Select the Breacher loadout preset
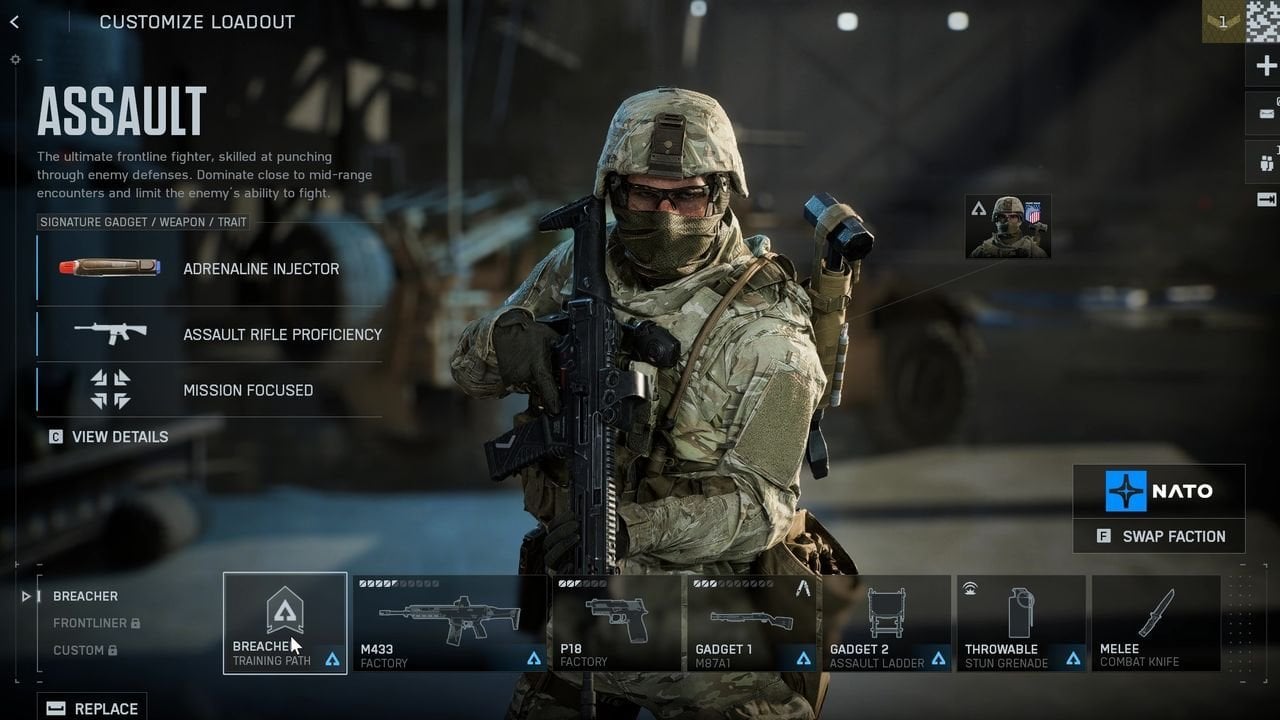The image size is (1280, 720). point(85,596)
